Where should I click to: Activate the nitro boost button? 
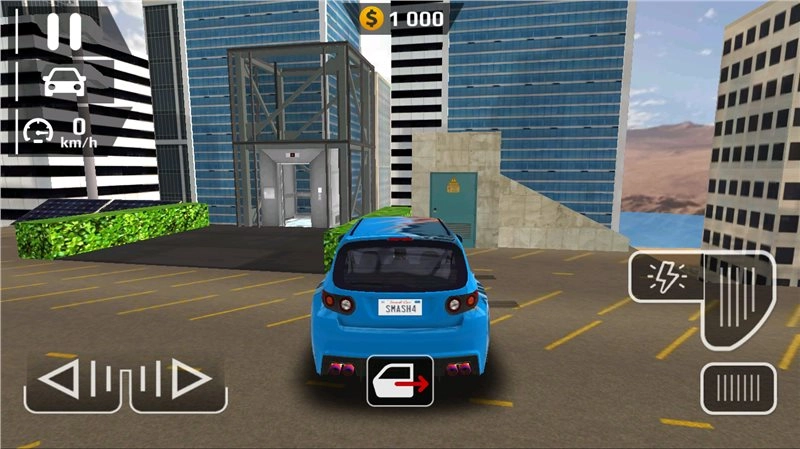click(664, 276)
